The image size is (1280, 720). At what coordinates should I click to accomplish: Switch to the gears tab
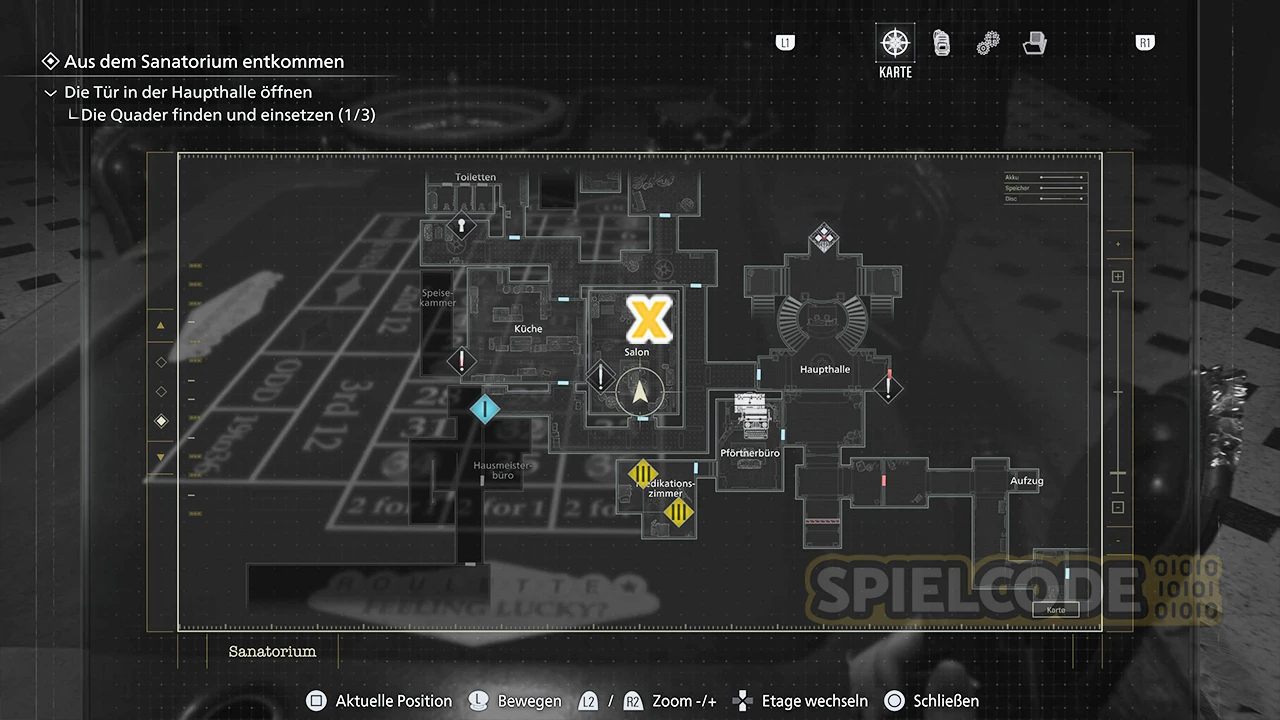[x=988, y=44]
